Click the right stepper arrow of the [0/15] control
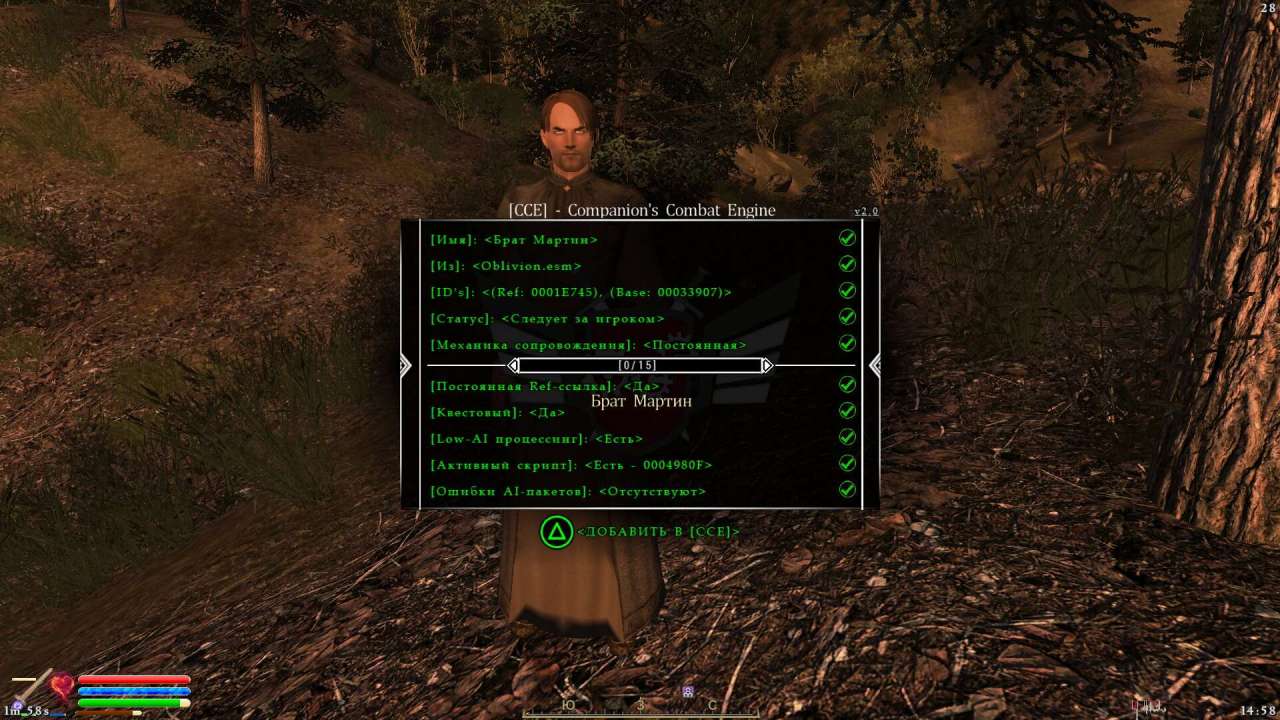1280x720 pixels. coord(767,365)
